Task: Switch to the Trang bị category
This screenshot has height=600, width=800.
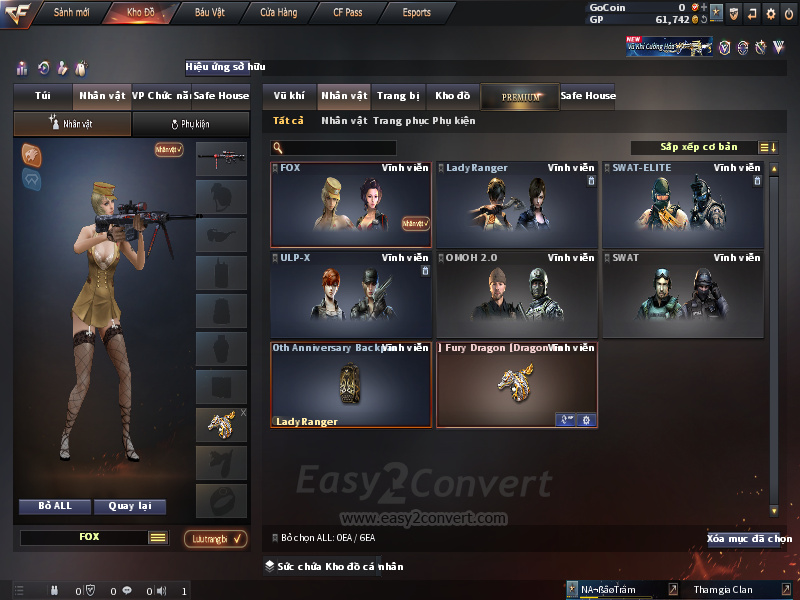Action: click(x=398, y=96)
